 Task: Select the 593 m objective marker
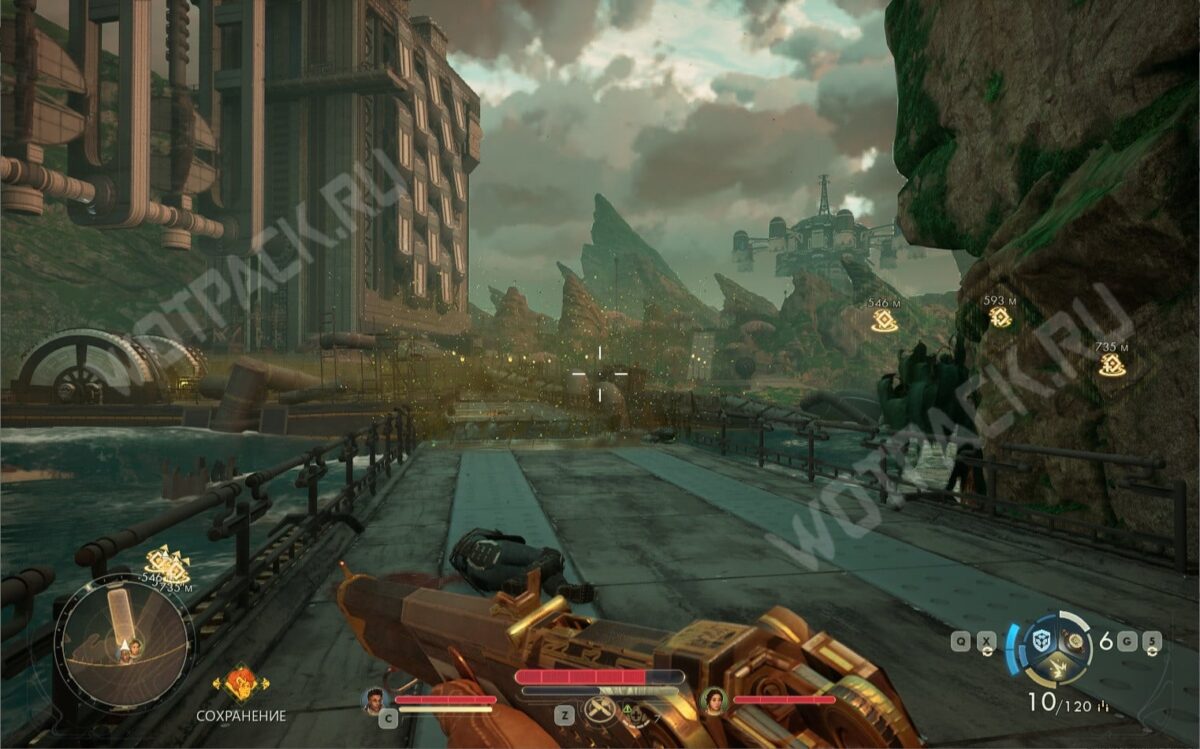click(x=1000, y=317)
